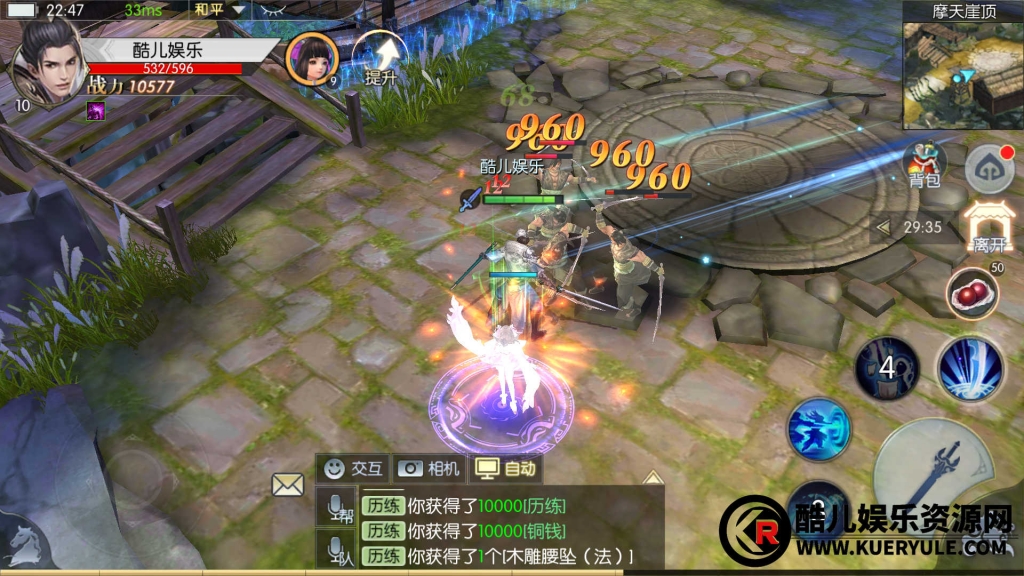Cast the blue sword burst skill
This screenshot has height=576, width=1024.
pos(970,369)
